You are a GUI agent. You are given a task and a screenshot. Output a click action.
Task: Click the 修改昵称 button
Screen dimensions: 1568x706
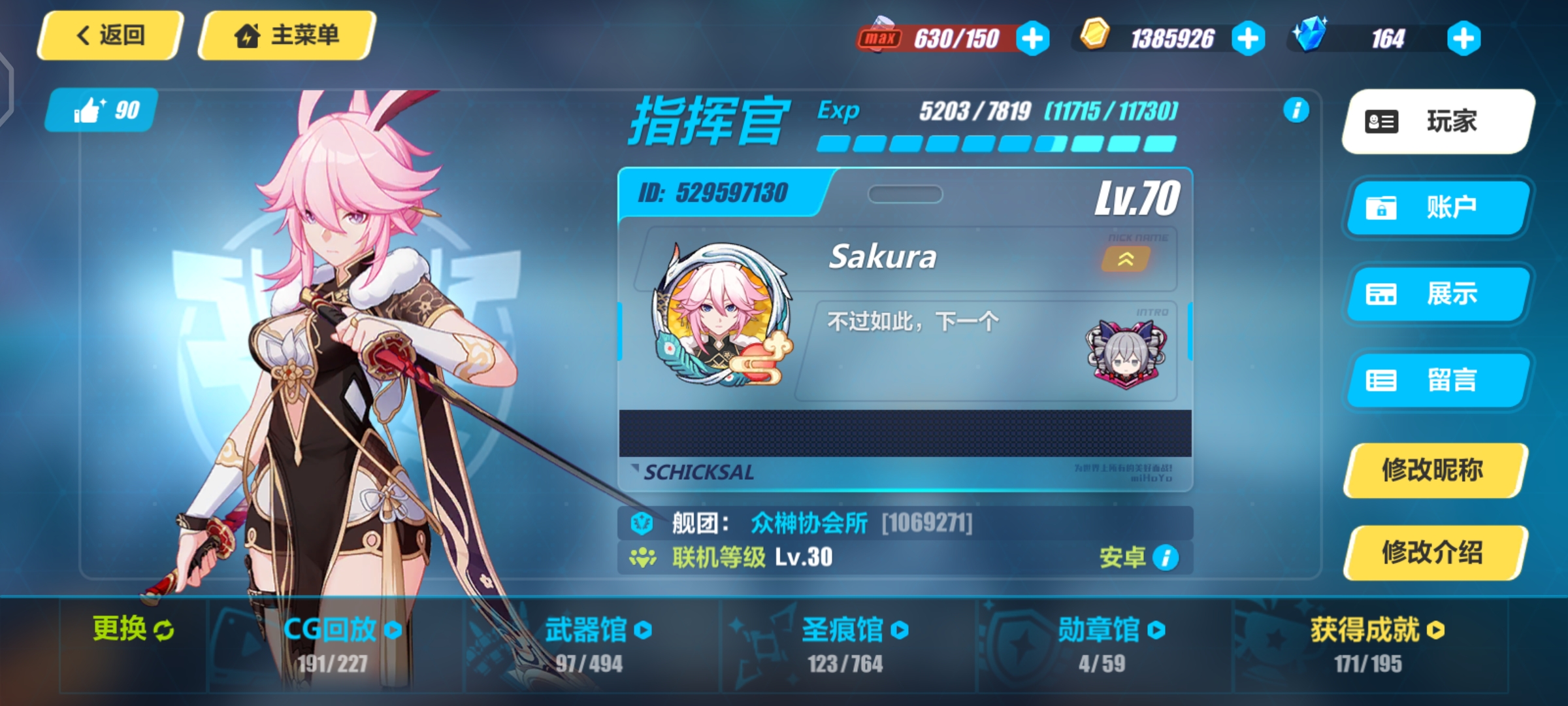1433,470
